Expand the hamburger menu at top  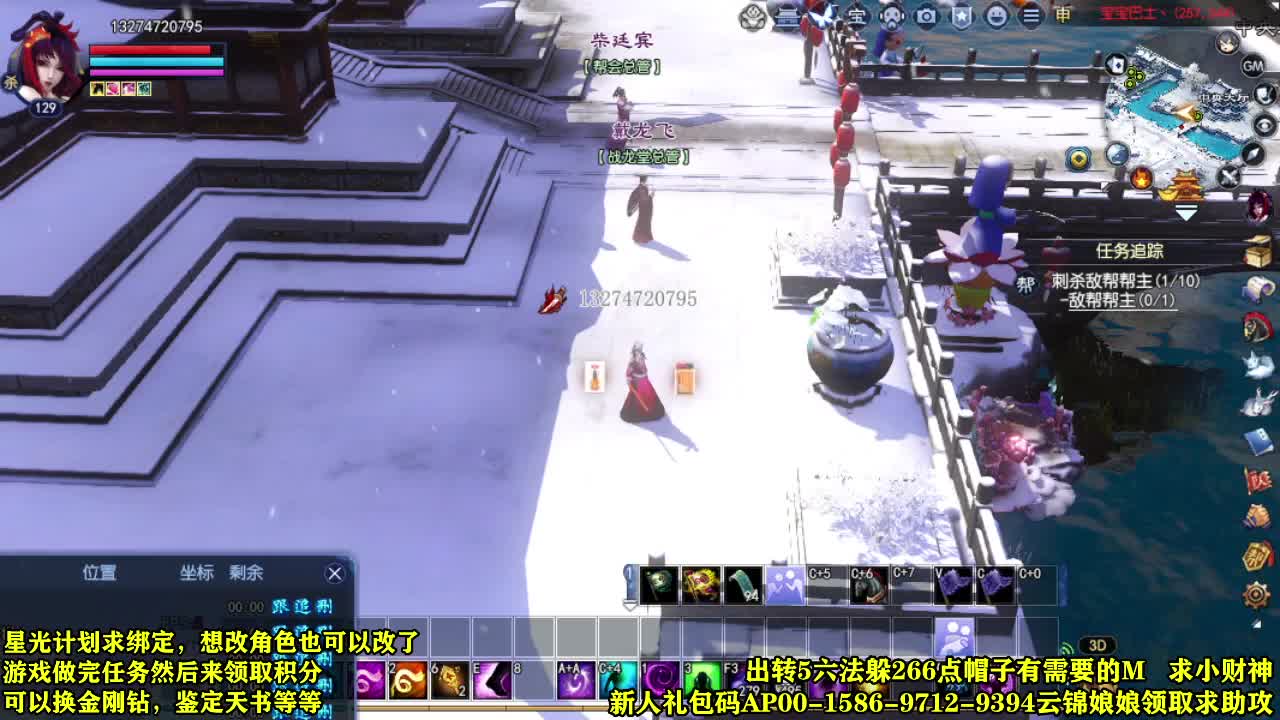[x=1030, y=15]
